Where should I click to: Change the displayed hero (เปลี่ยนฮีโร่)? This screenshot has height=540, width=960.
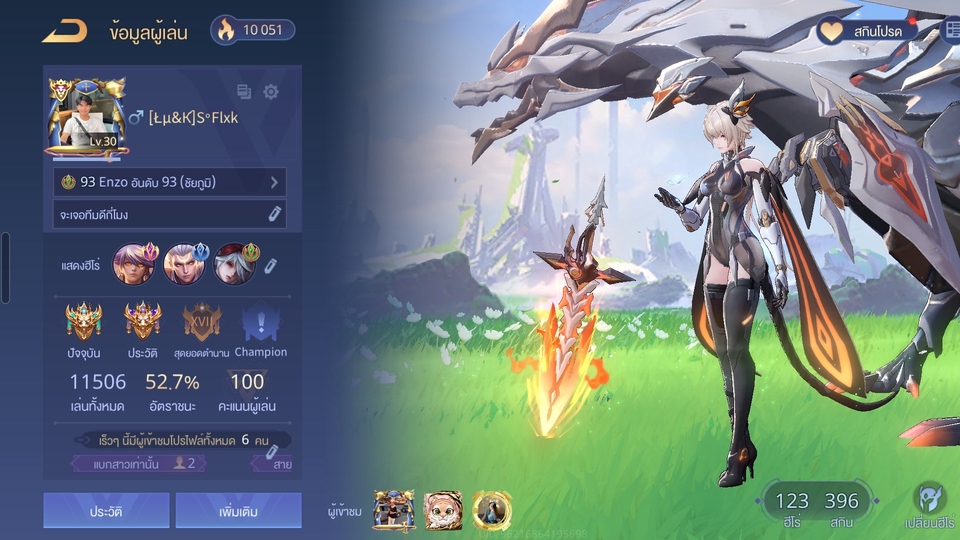pyautogui.click(x=929, y=506)
